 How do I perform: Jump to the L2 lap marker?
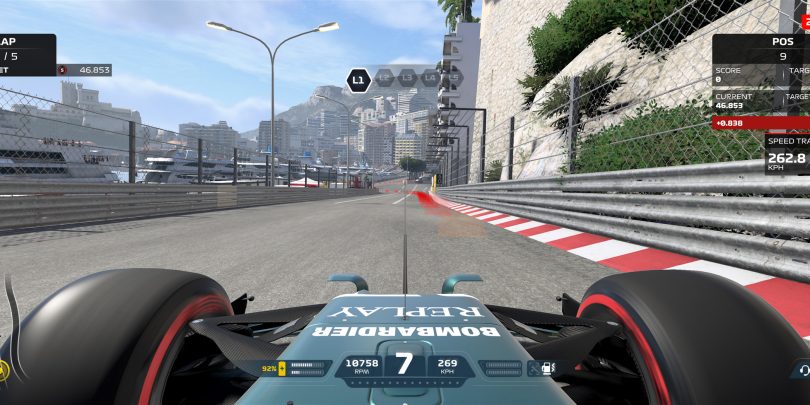point(383,76)
